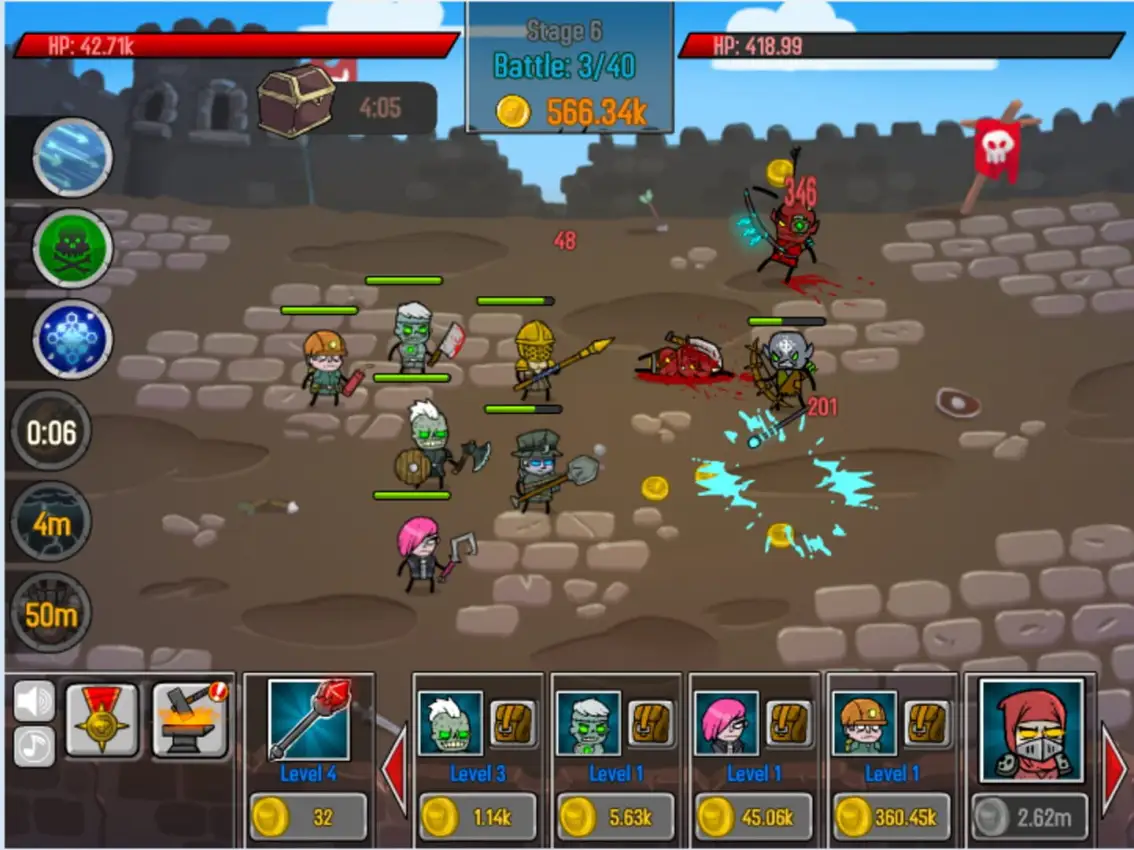This screenshot has height=850, width=1134.
Task: Open the chest next to the pink-haired hero
Action: (788, 723)
